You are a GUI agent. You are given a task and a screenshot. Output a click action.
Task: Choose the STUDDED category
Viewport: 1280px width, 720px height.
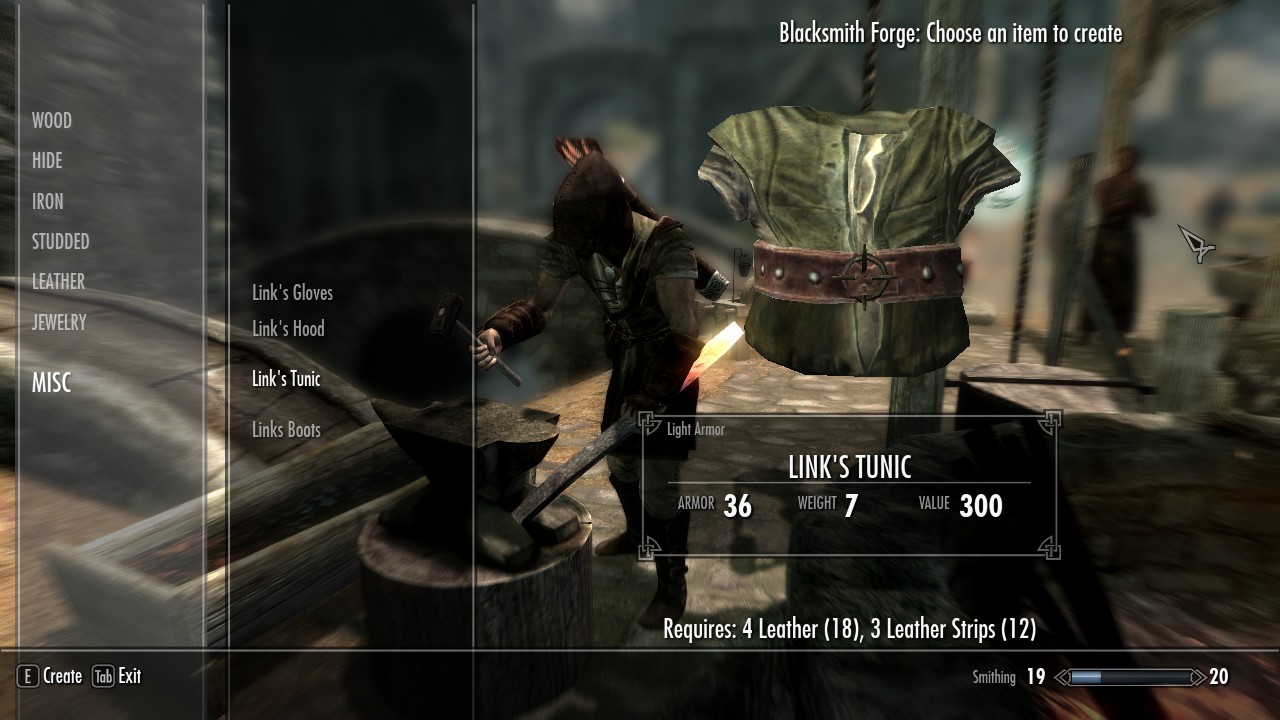[x=61, y=242]
